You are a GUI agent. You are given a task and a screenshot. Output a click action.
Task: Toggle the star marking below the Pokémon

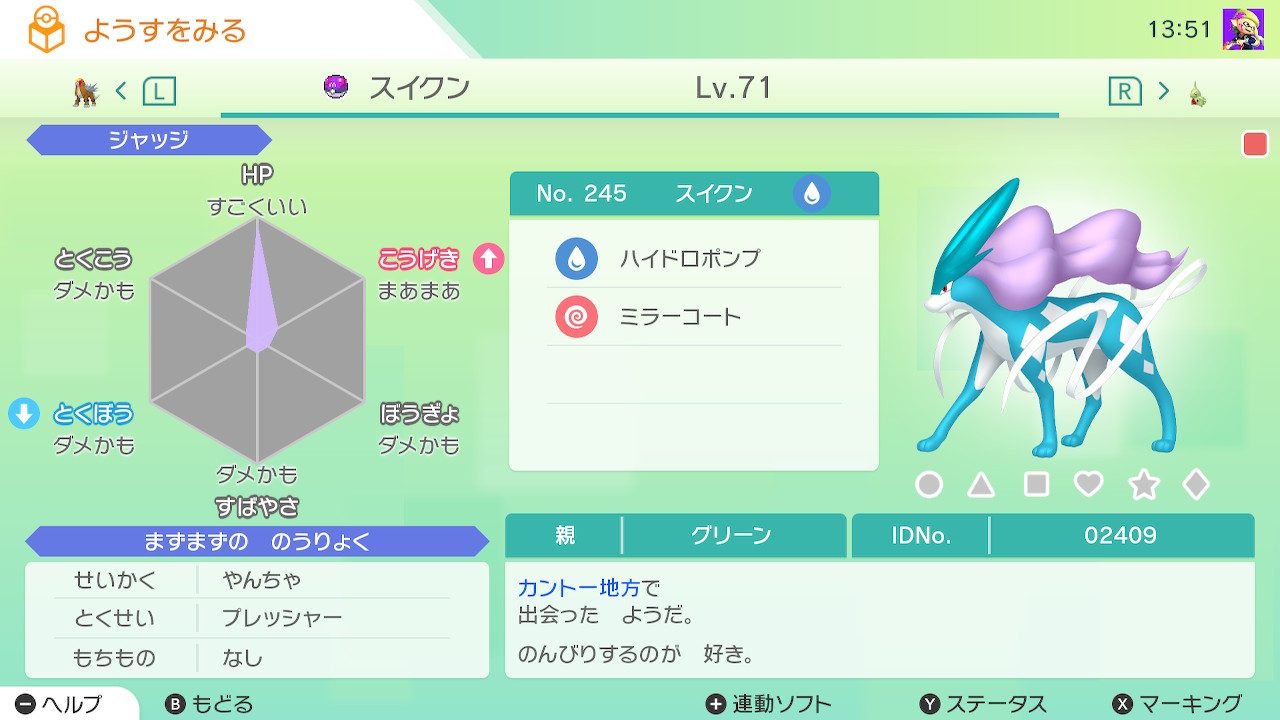1143,484
